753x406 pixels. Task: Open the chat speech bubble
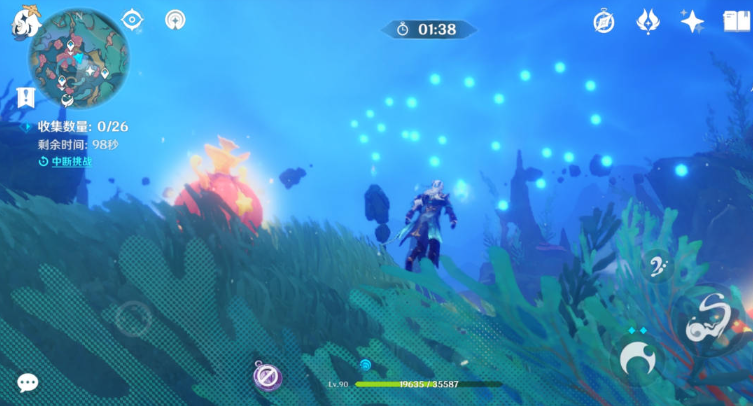tap(28, 382)
